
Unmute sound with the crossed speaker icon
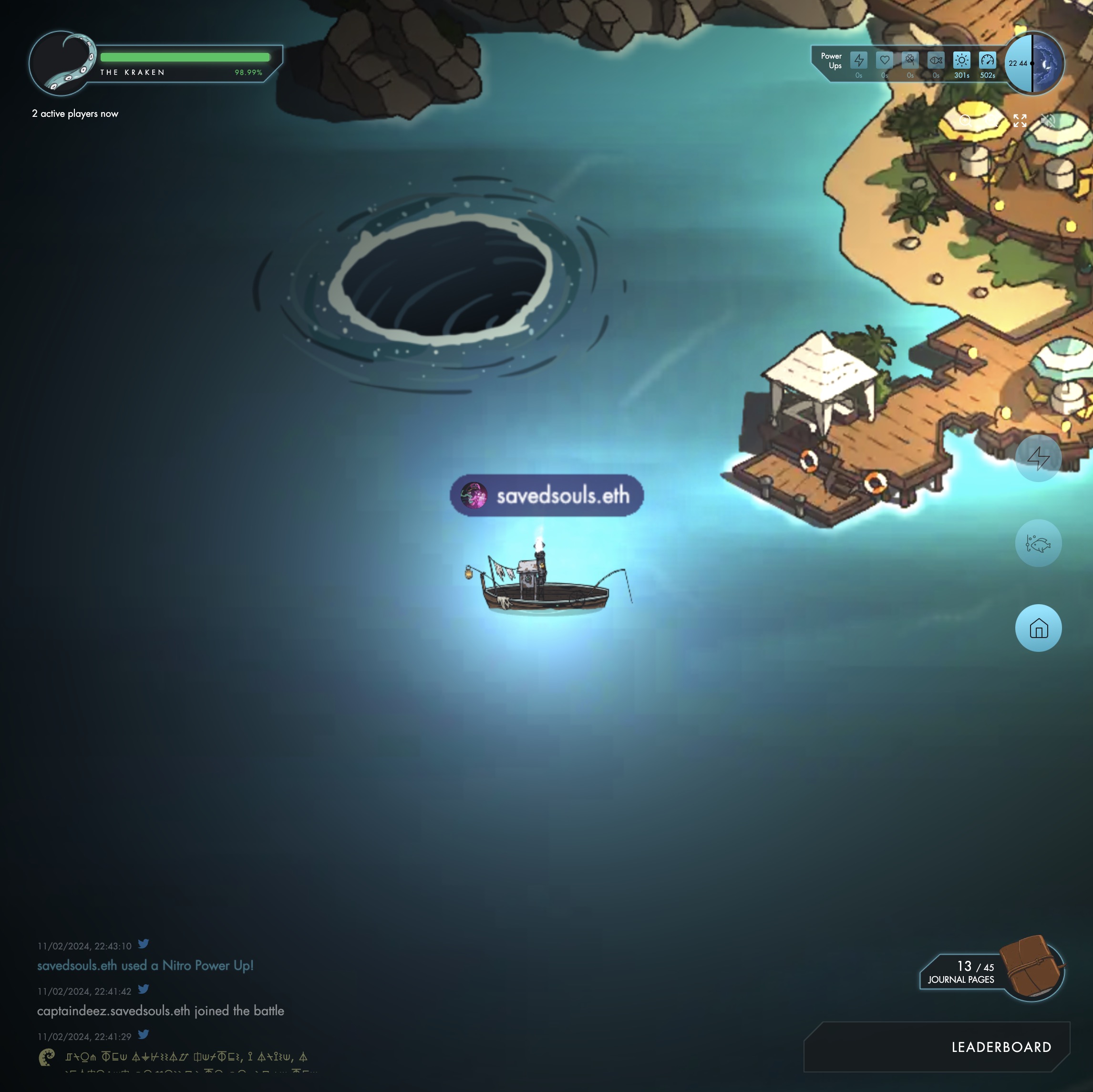(1048, 121)
